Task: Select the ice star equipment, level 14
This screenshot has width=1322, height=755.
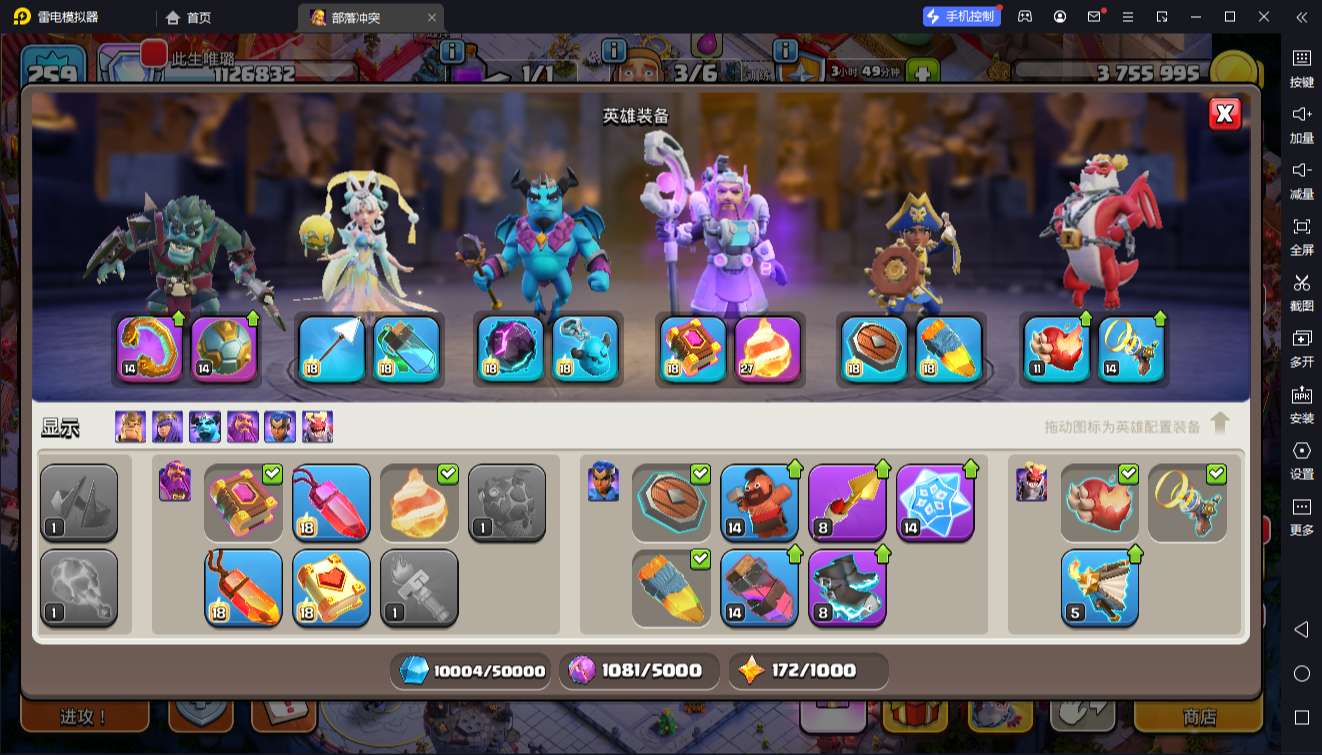Action: (935, 502)
